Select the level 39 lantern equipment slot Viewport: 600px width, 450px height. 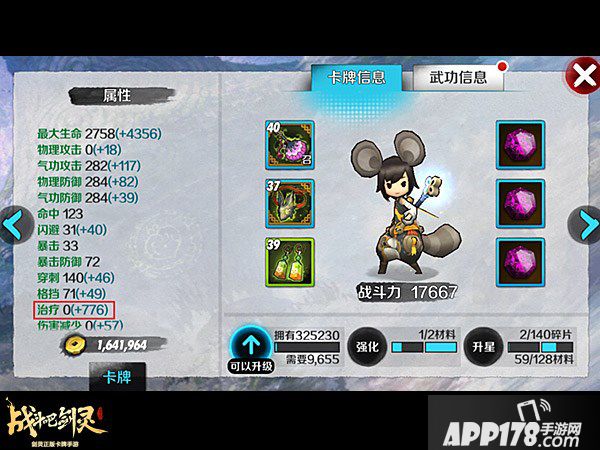click(290, 262)
